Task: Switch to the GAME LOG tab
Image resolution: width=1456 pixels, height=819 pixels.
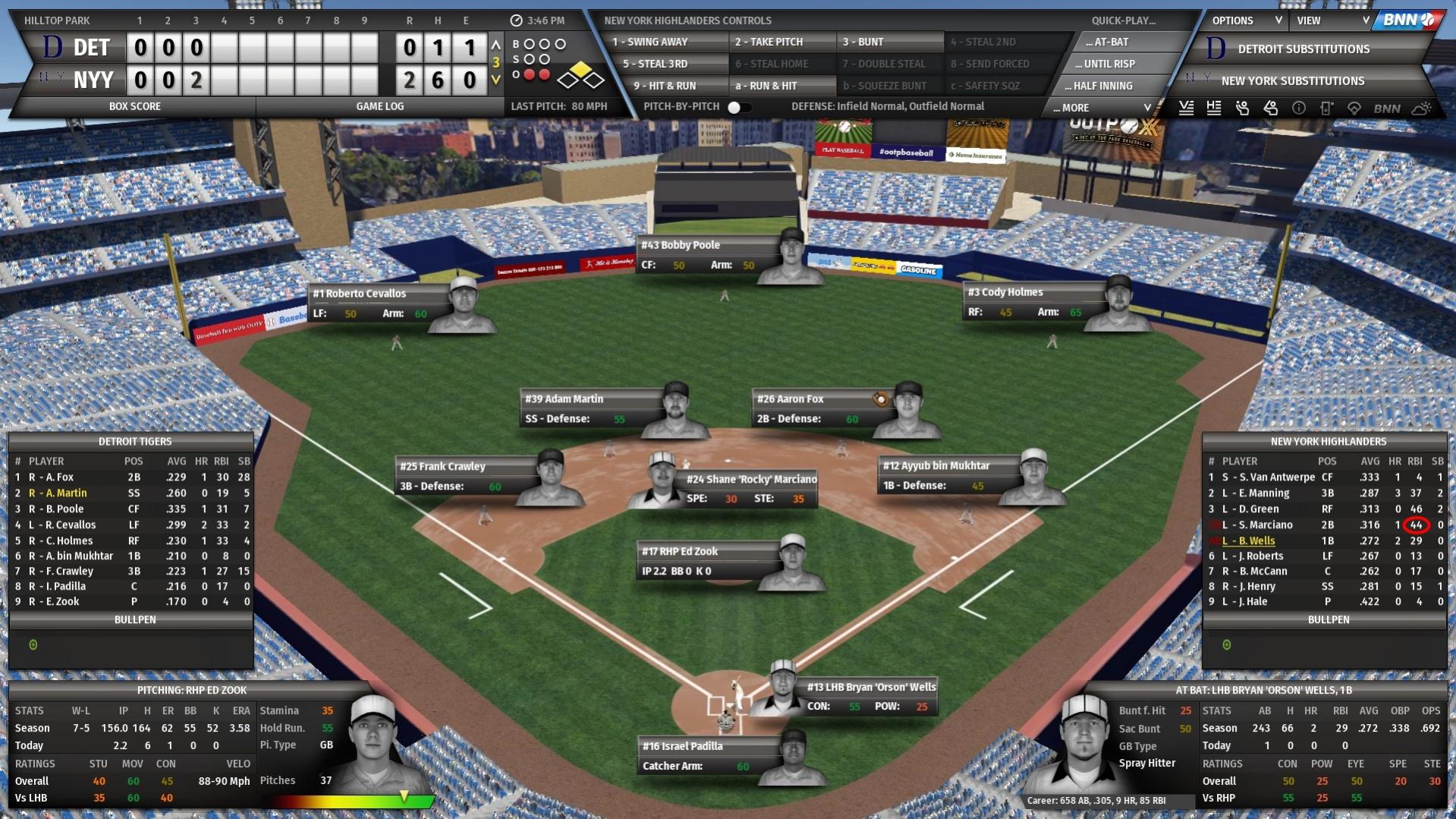Action: tap(379, 106)
